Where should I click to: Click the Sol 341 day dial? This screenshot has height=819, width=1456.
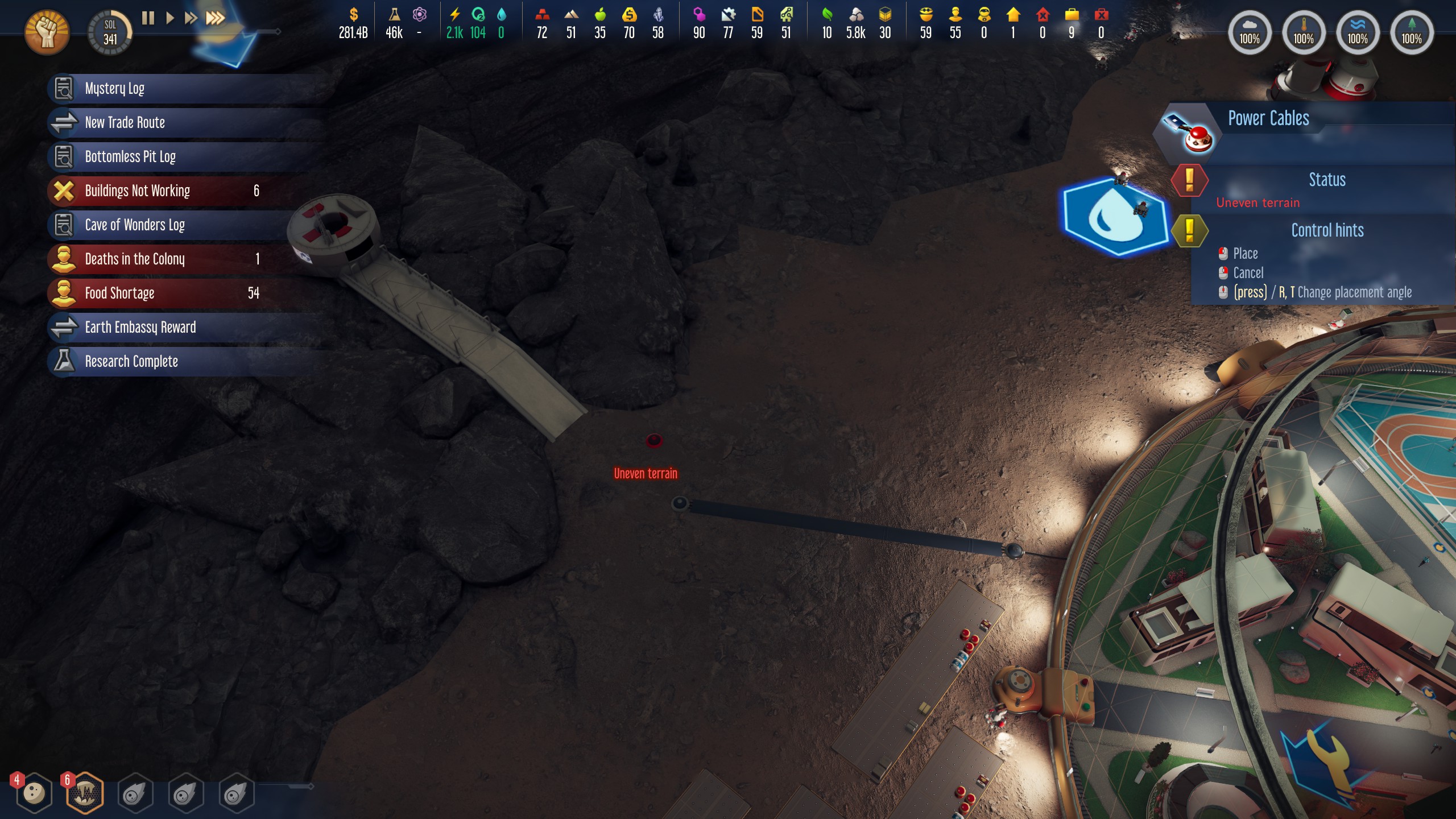click(110, 33)
